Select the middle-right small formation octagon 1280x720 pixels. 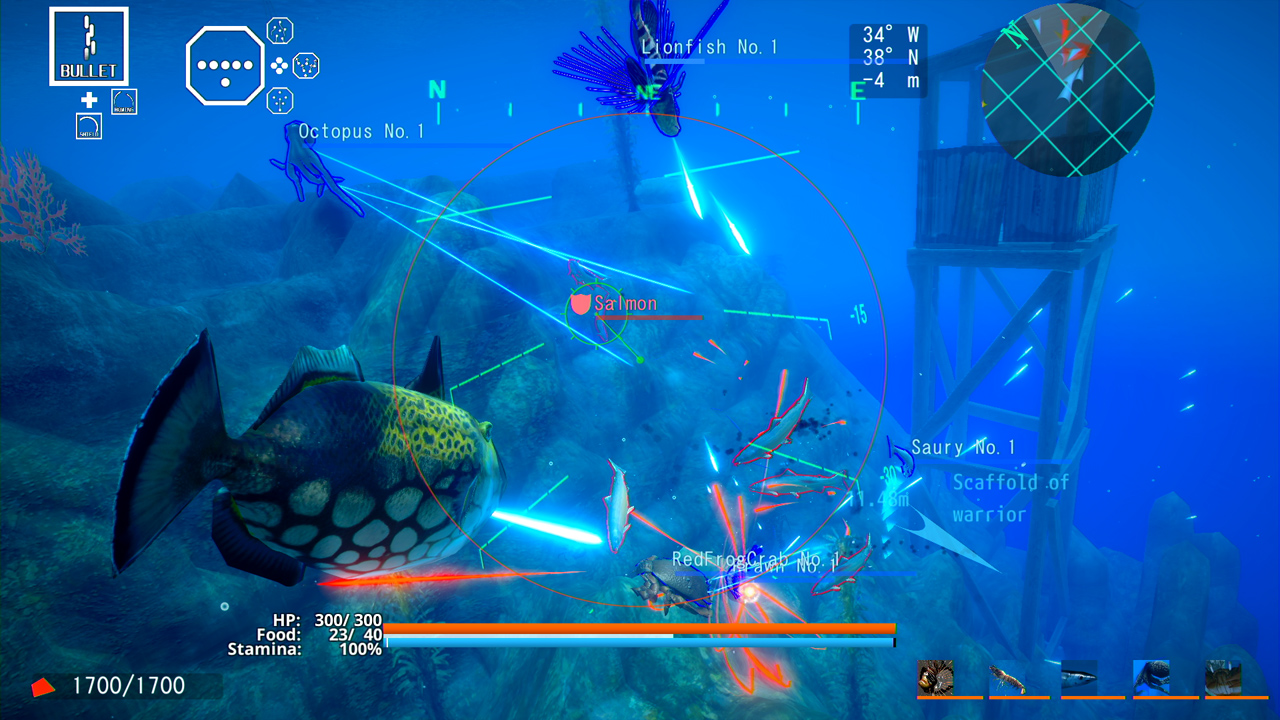click(307, 66)
